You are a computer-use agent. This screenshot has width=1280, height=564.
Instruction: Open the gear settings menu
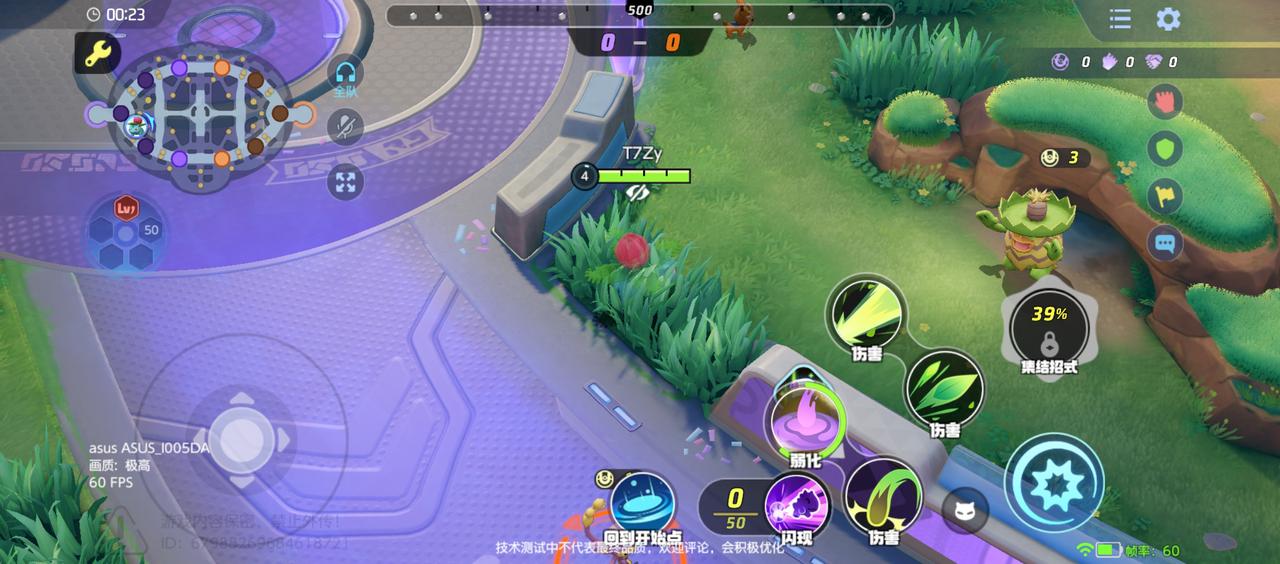pyautogui.click(x=1168, y=19)
